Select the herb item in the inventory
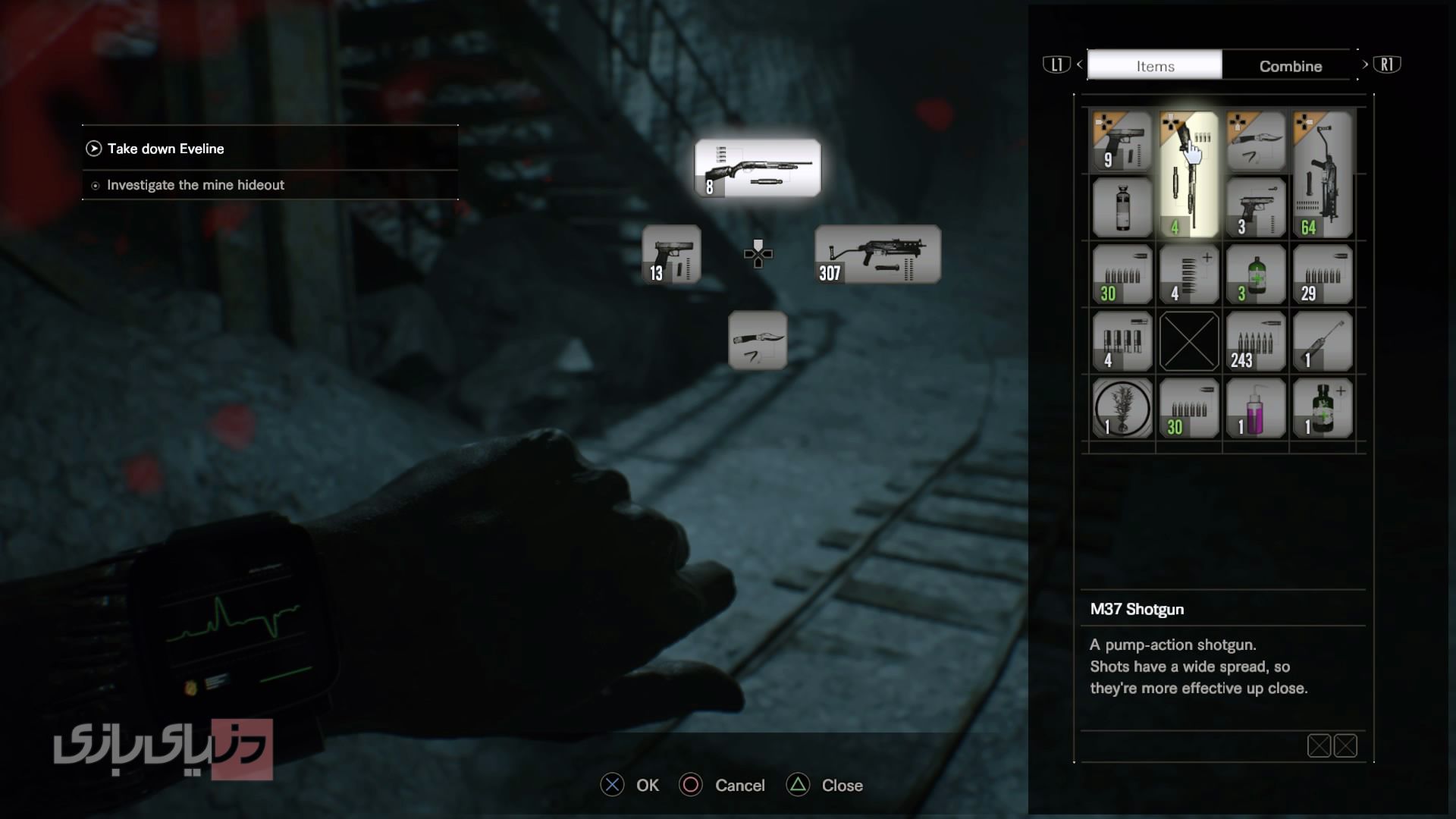 pos(1122,408)
